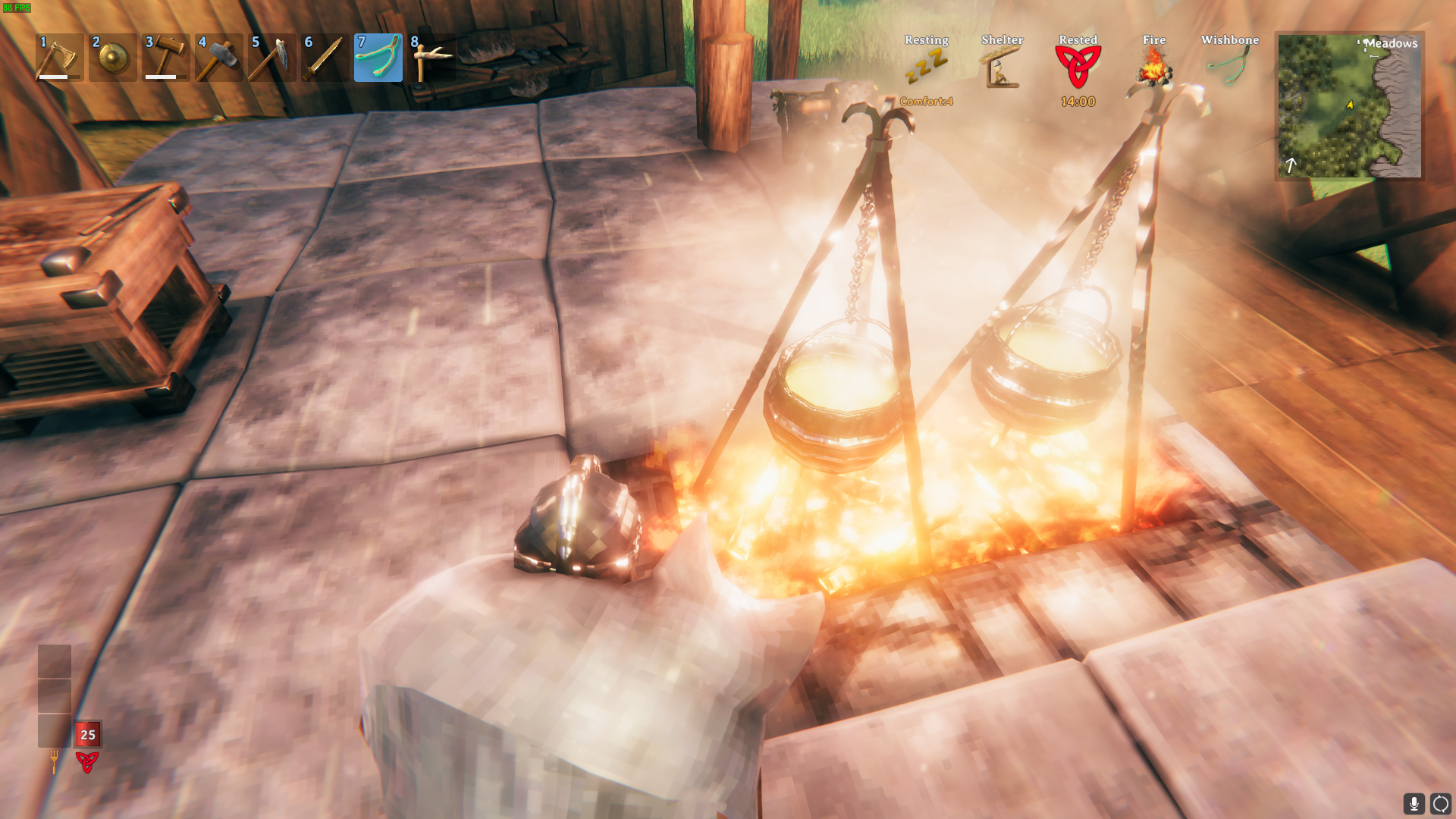
Task: Equip the round bronze shield
Action: click(x=112, y=58)
